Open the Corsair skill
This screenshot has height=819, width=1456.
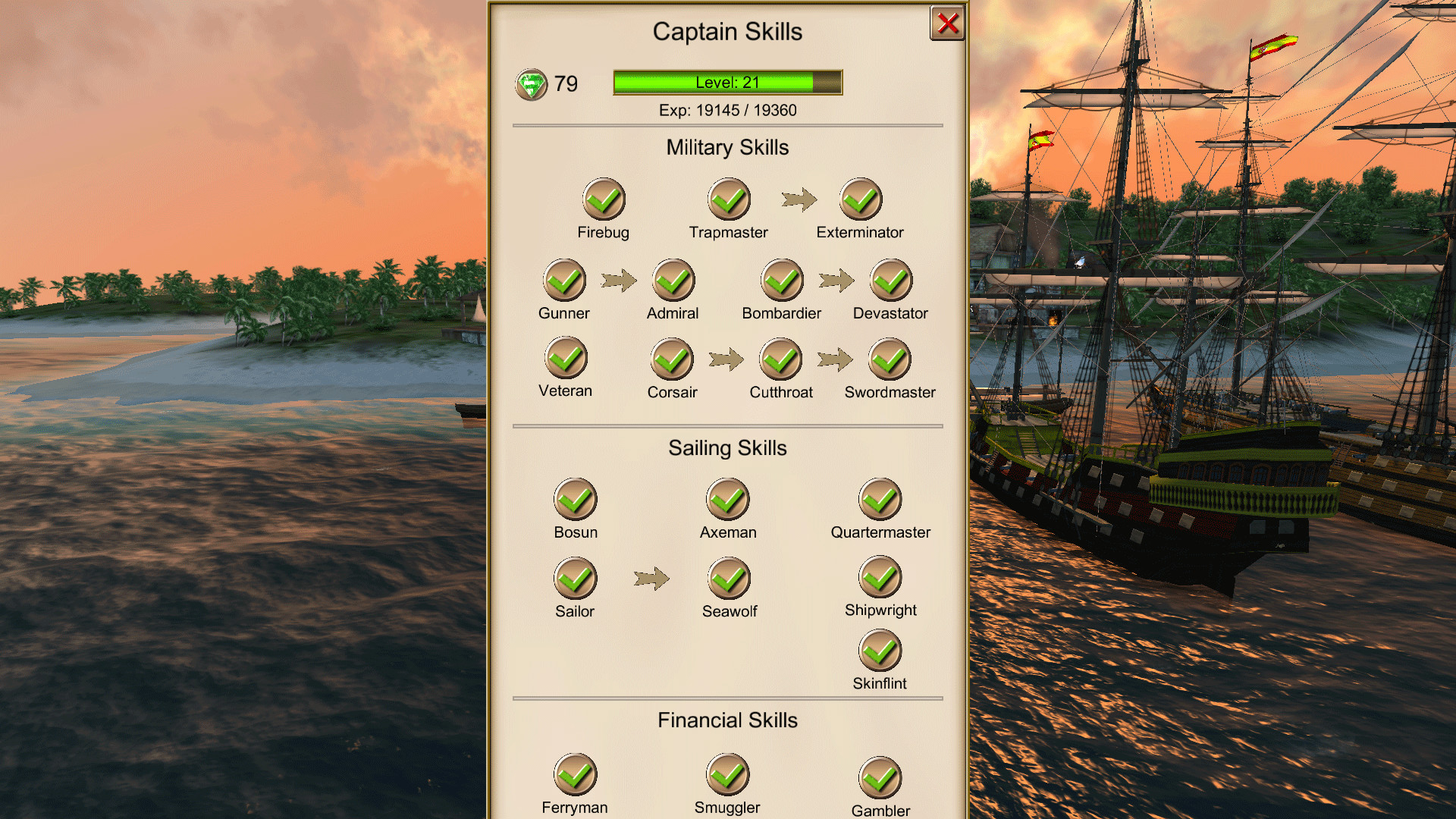point(671,359)
